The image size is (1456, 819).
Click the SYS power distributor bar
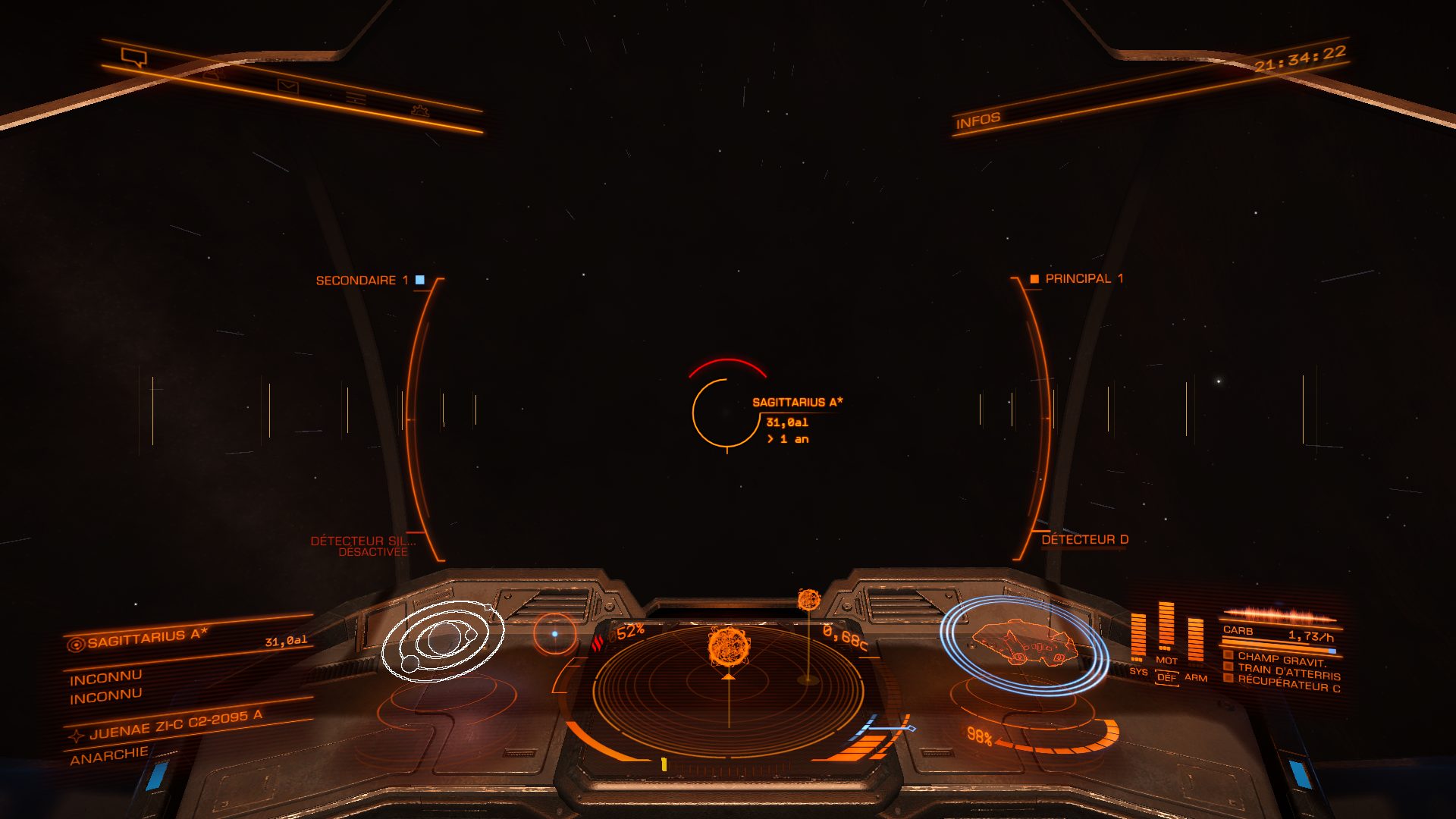click(1137, 638)
